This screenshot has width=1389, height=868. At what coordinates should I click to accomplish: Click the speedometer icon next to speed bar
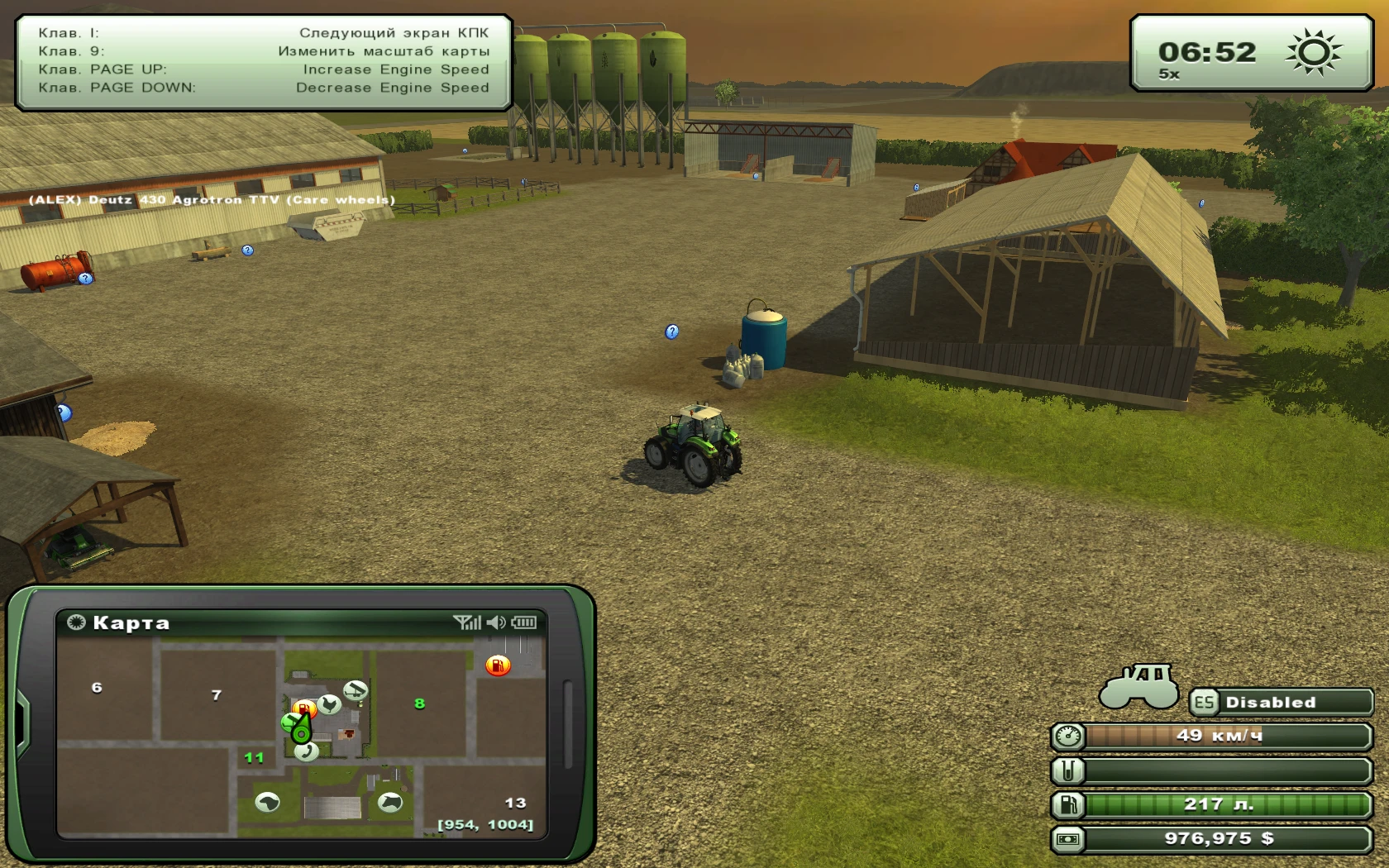coord(1067,737)
